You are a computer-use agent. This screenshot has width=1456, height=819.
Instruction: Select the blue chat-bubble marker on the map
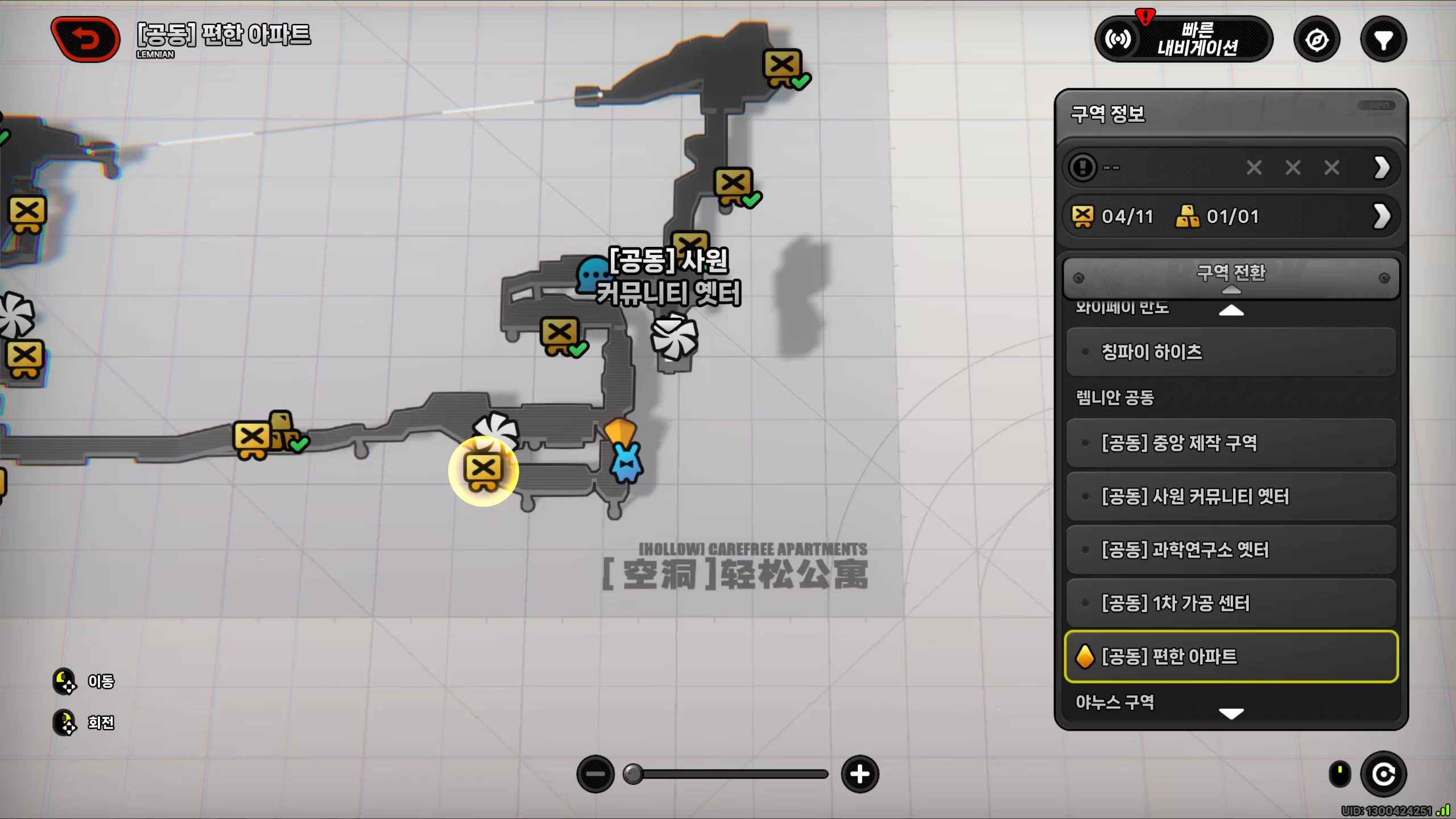[x=591, y=274]
